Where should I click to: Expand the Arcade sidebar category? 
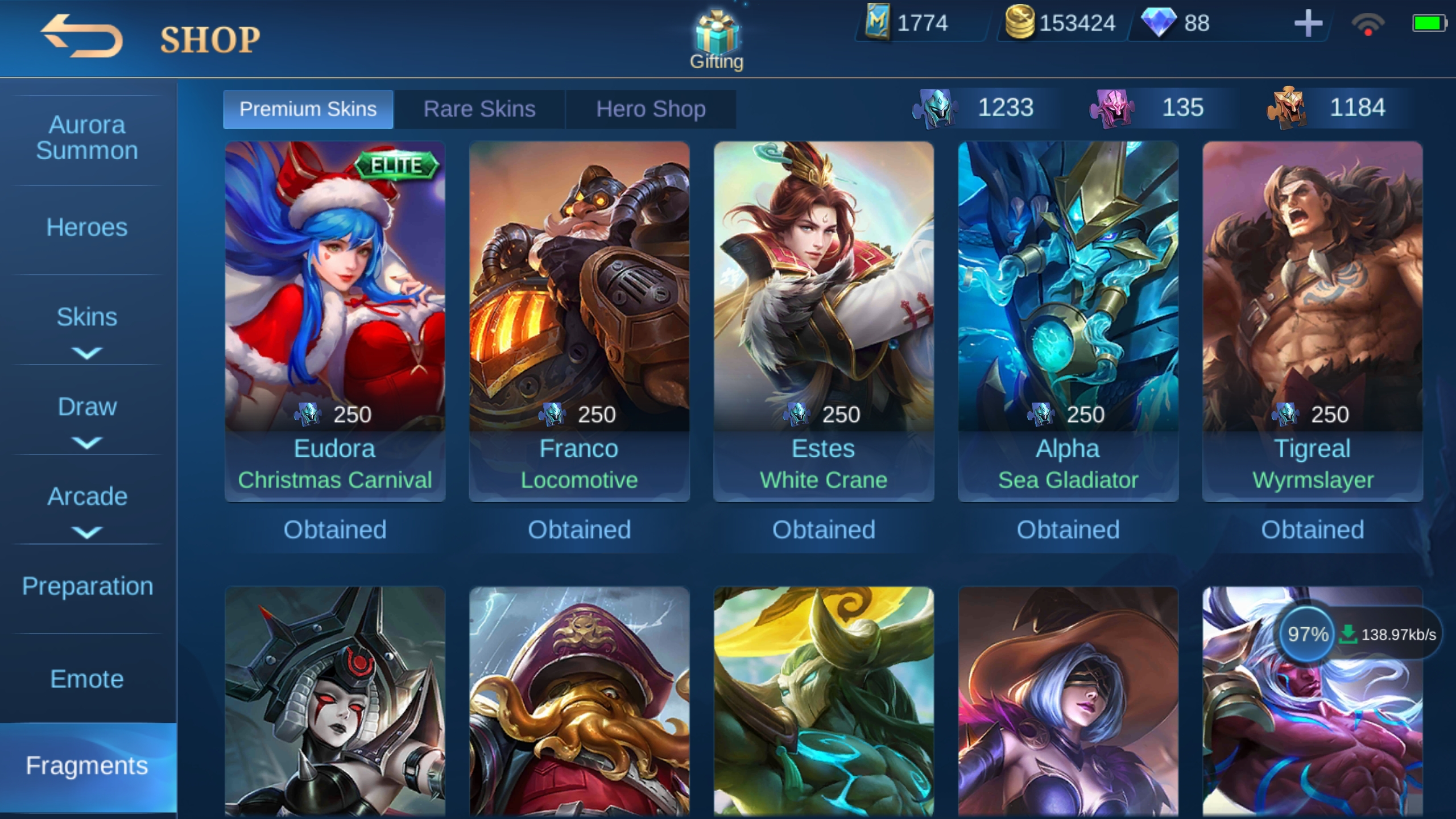click(x=87, y=507)
